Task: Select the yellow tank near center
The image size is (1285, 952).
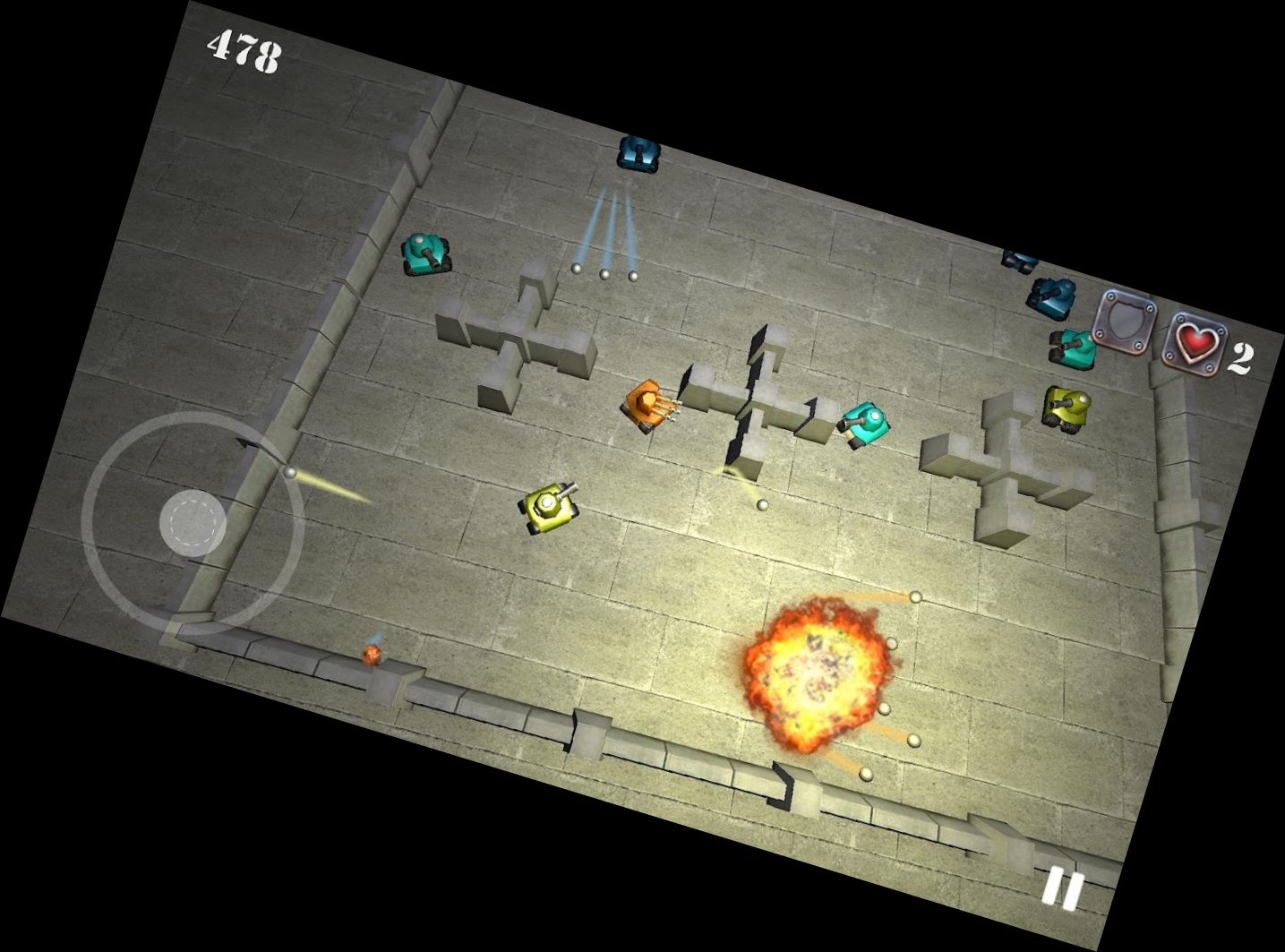Action: pyautogui.click(x=549, y=506)
